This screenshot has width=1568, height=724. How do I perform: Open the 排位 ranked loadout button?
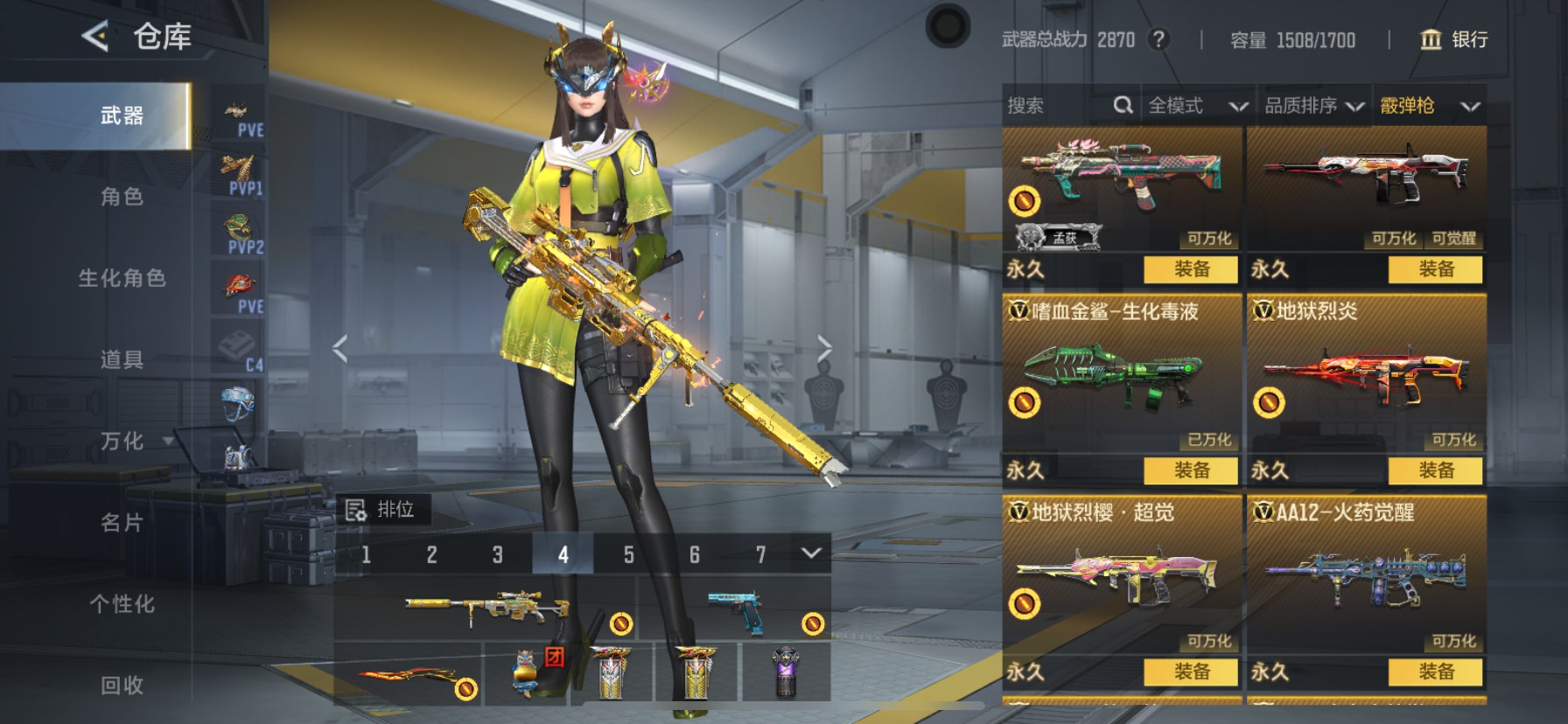click(382, 510)
